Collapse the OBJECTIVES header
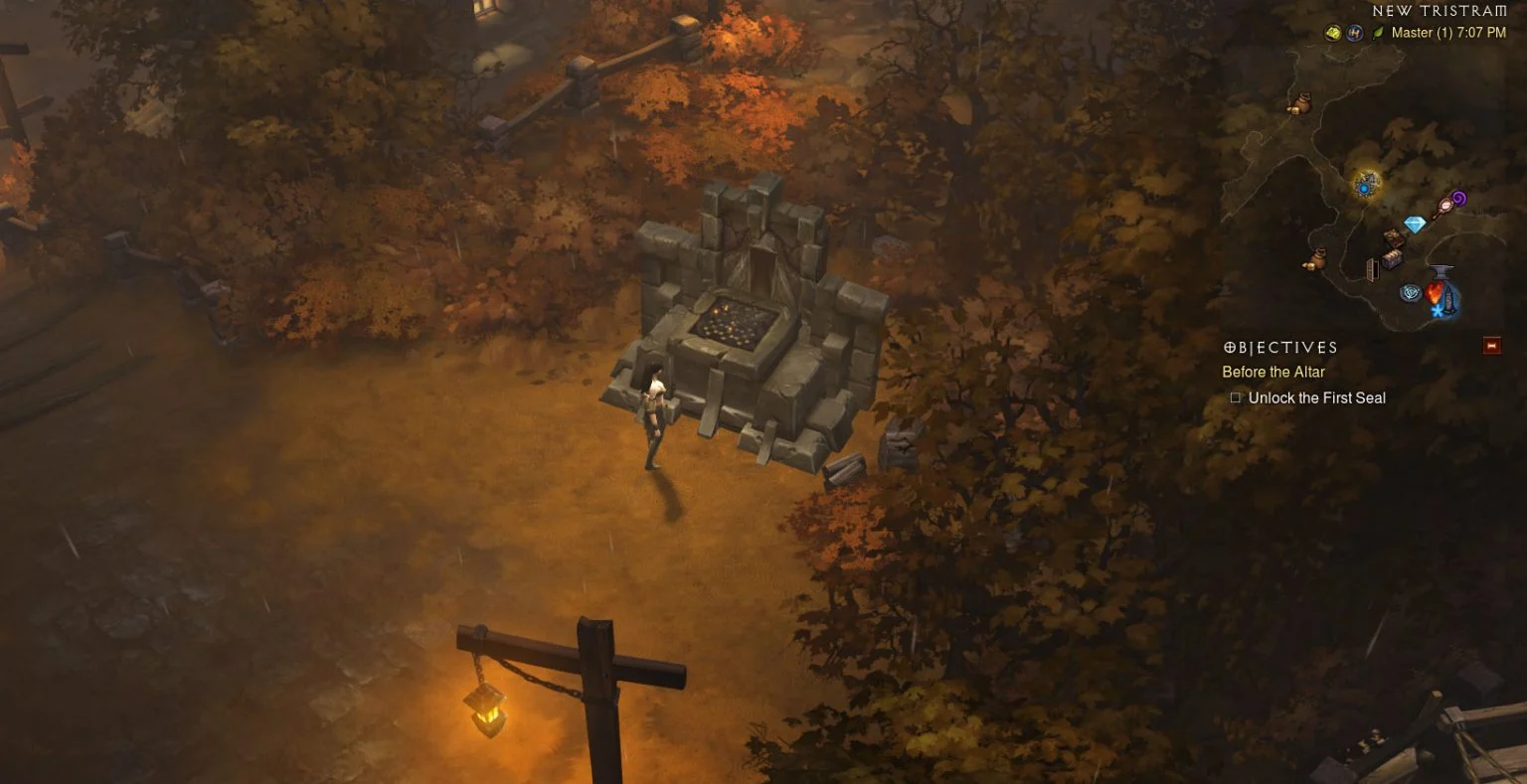The width and height of the screenshot is (1527, 784). (x=1279, y=347)
